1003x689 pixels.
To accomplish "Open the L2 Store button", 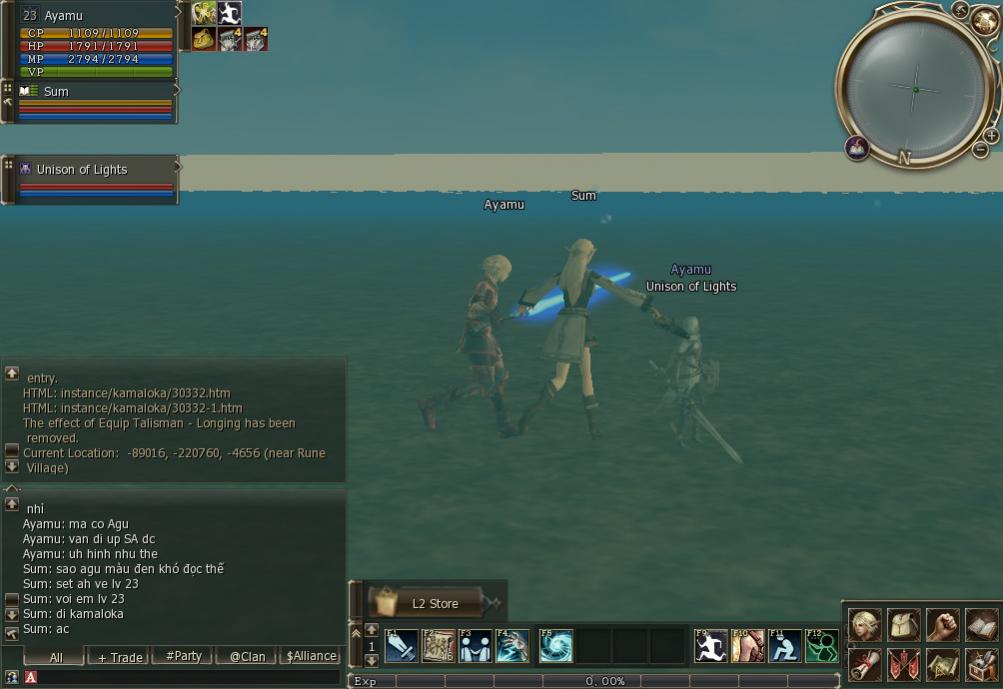I will [434, 602].
